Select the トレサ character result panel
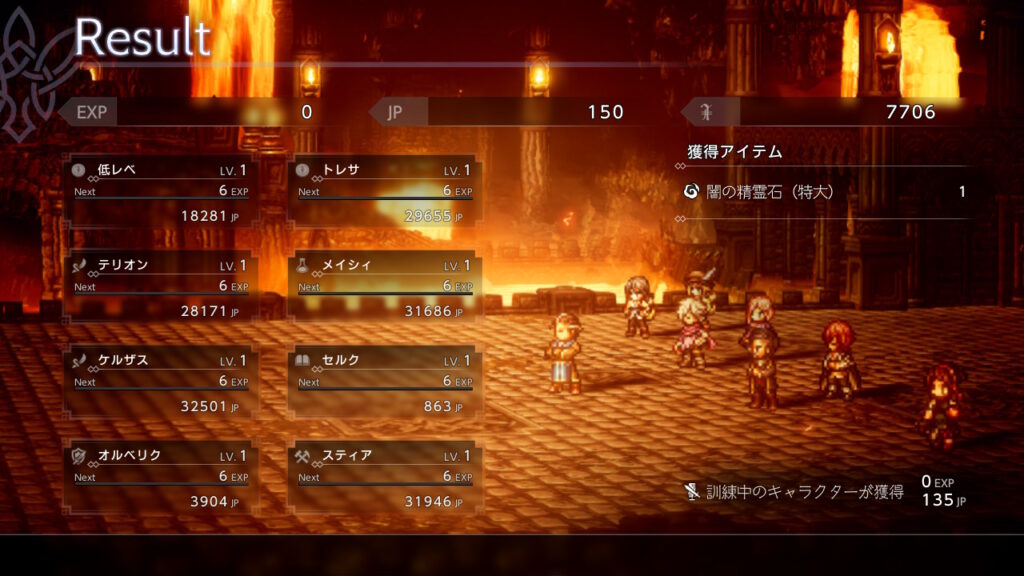 [x=384, y=192]
